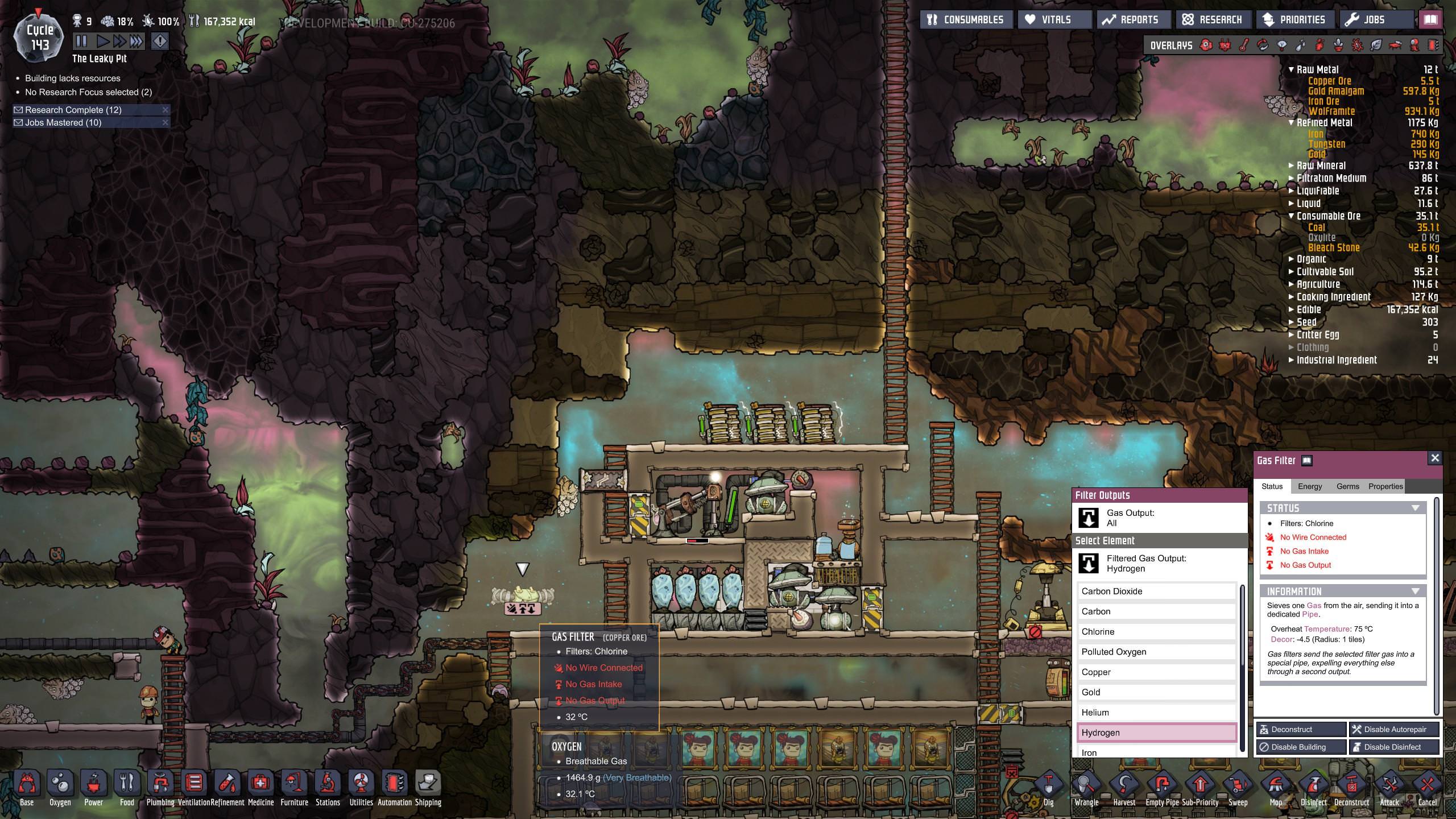Close the Gas Filter panel

(1434, 458)
